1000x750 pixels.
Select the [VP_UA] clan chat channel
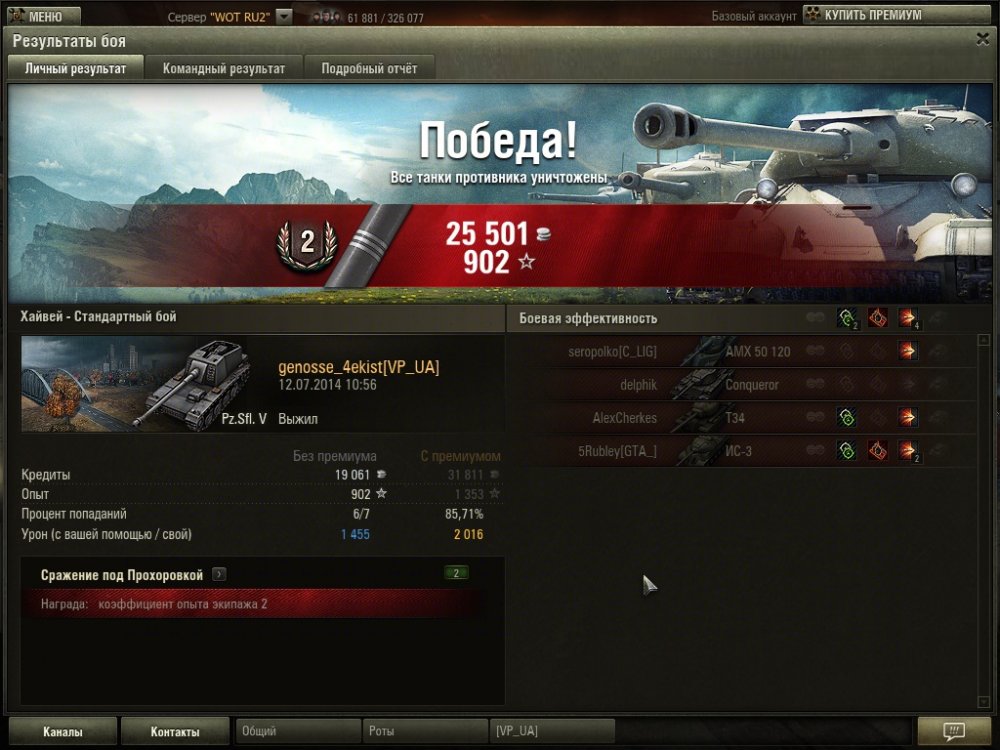[551, 731]
